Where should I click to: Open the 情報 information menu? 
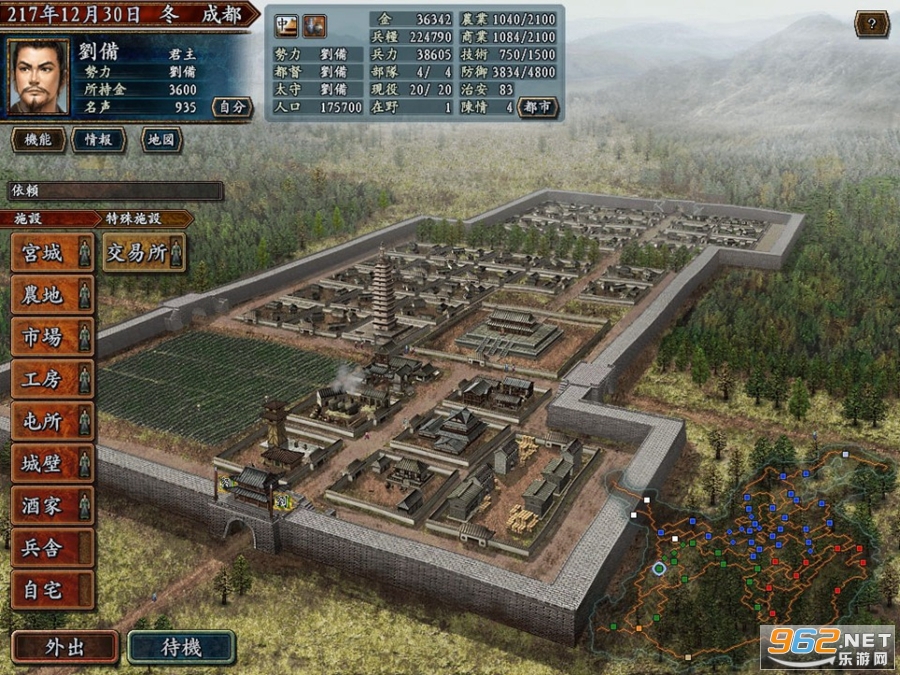[98, 140]
